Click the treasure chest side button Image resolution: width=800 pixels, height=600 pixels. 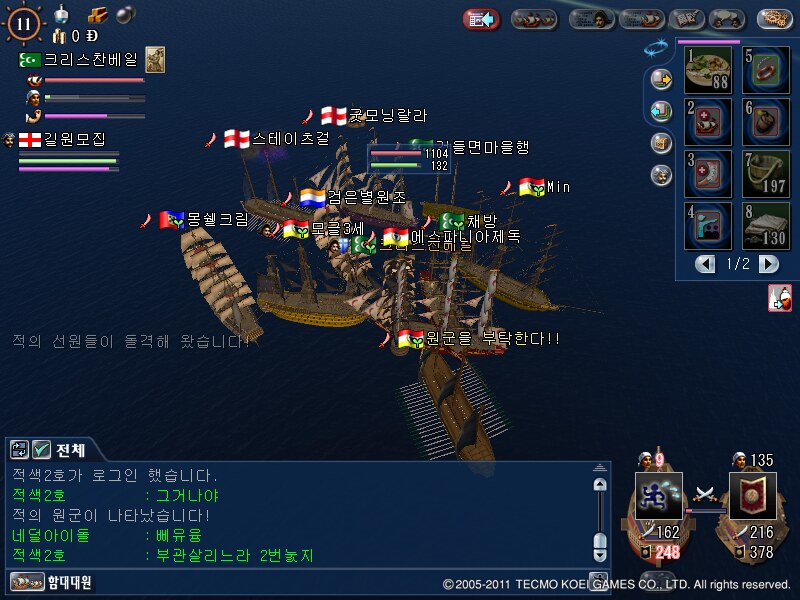(x=660, y=143)
